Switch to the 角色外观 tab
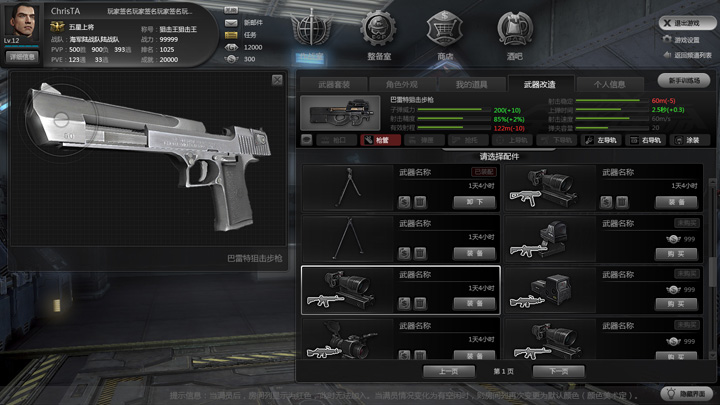This screenshot has height=405, width=720. coord(402,85)
